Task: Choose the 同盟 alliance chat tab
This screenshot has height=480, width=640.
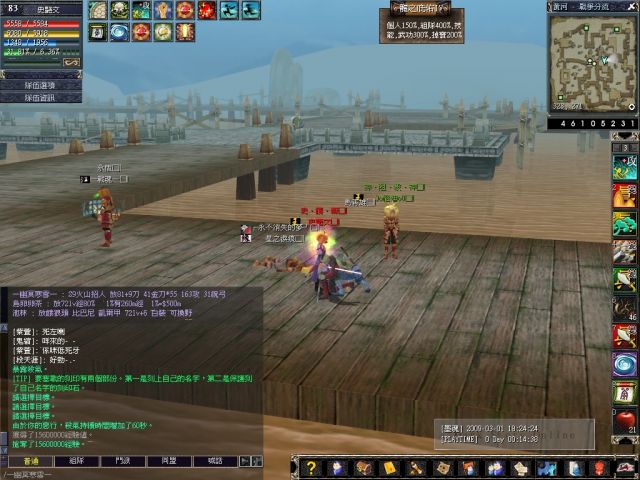Action: point(169,461)
